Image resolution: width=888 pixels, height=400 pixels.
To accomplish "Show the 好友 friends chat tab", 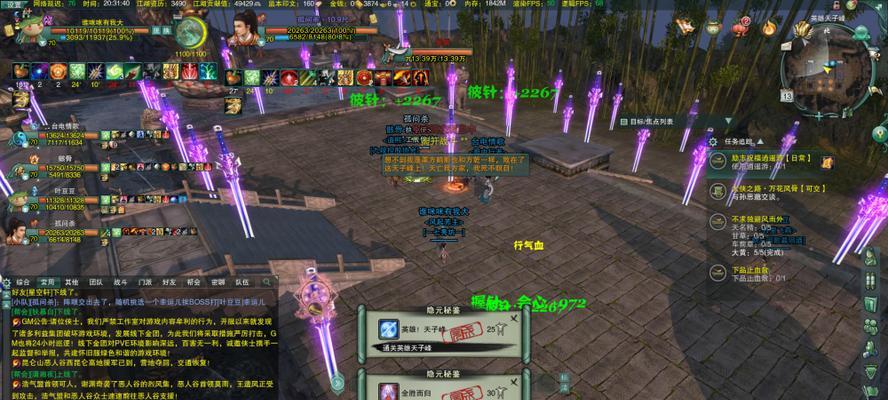I will pyautogui.click(x=170, y=282).
